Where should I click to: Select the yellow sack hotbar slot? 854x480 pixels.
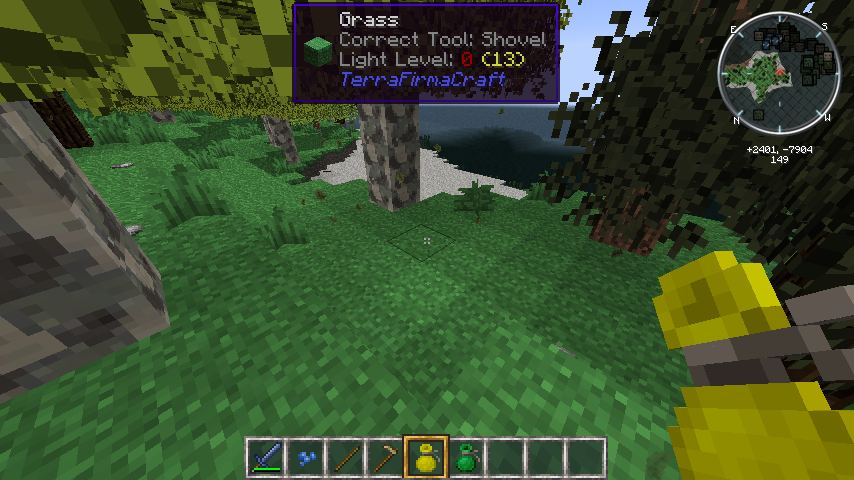tap(425, 458)
